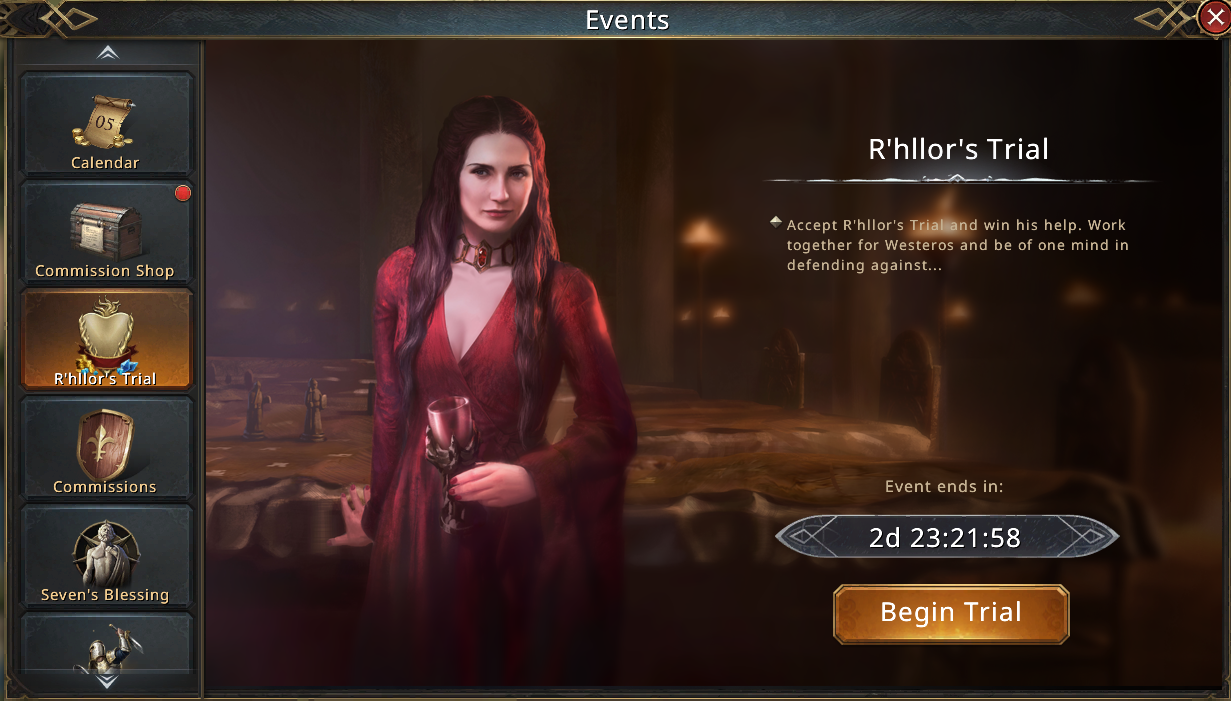This screenshot has height=701, width=1231.
Task: Open the knight event tab below Seven's Blessing
Action: tap(106, 645)
